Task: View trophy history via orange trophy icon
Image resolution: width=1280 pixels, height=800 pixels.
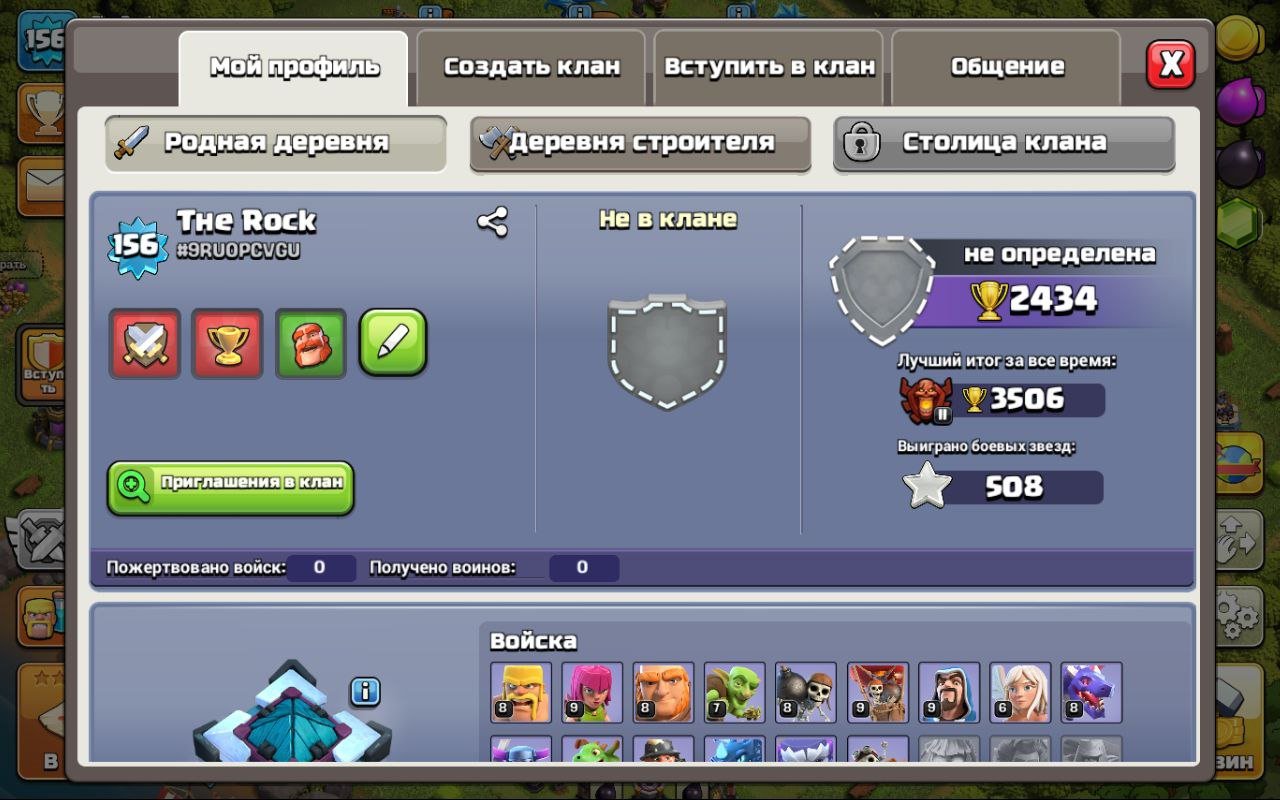Action: tap(227, 341)
